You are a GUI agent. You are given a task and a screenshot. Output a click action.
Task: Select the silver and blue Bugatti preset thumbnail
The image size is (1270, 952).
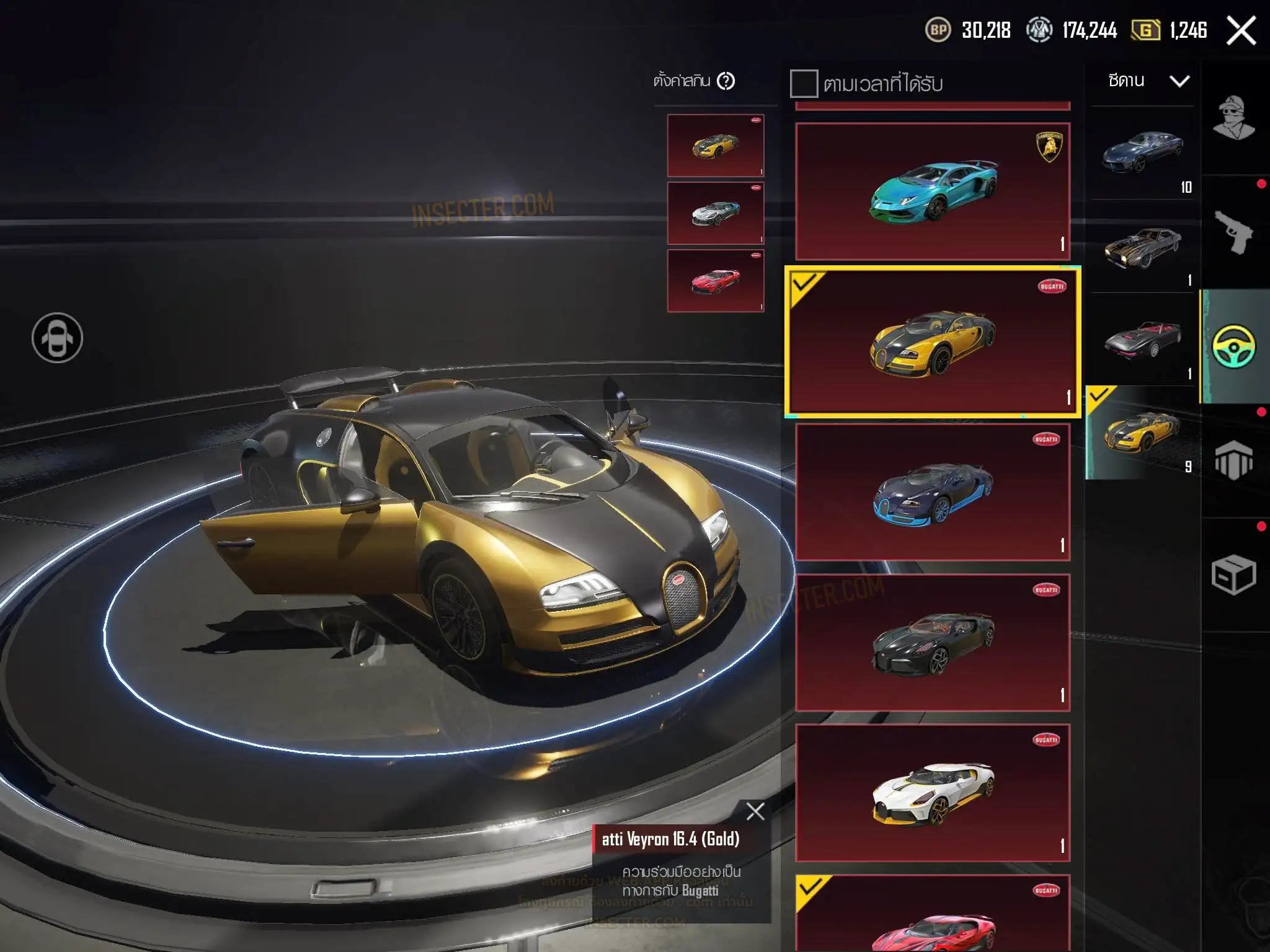[x=716, y=213]
